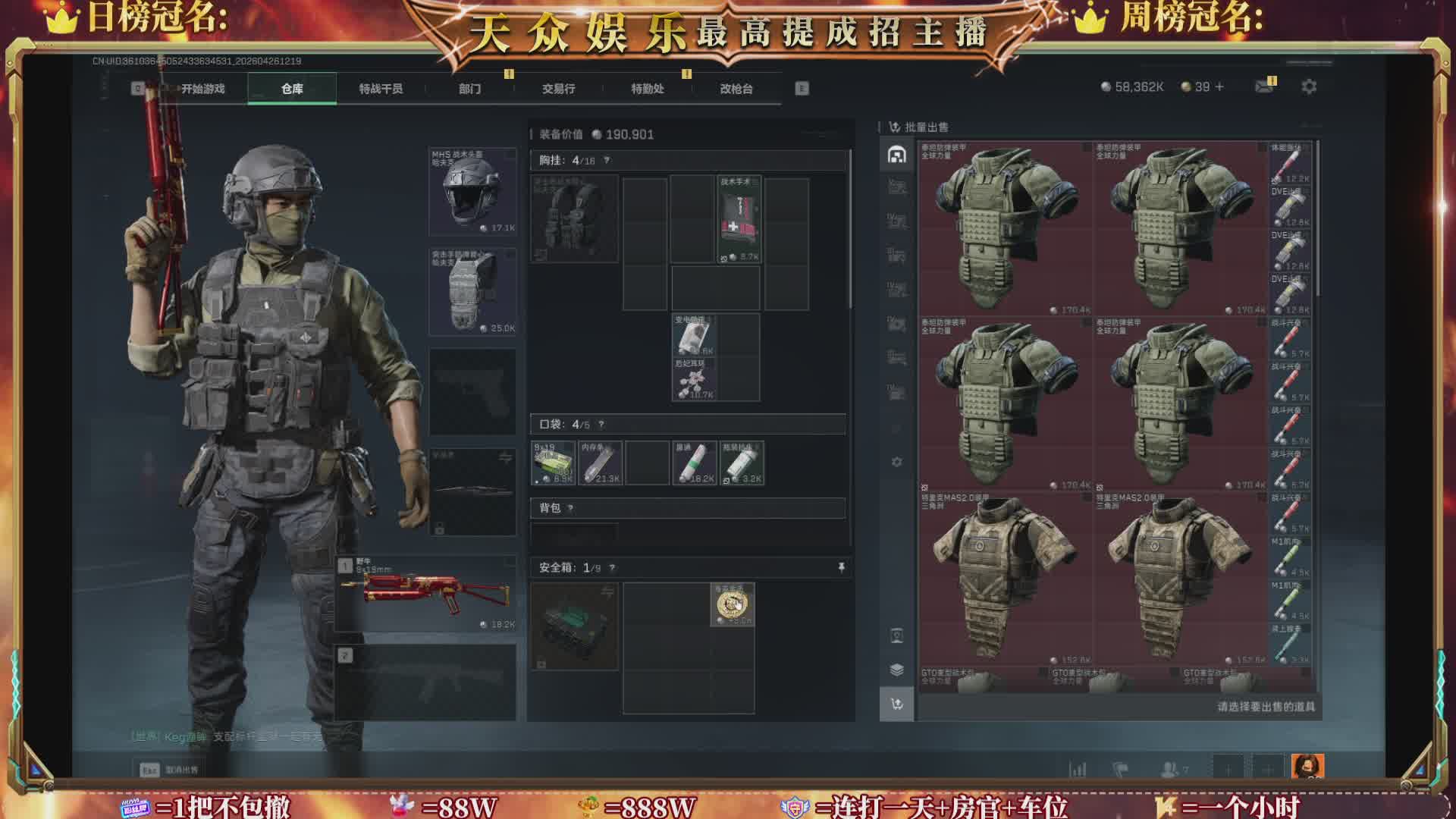Viewport: 1456px width, 819px height.
Task: Open the settings gear icon
Action: click(x=1309, y=87)
